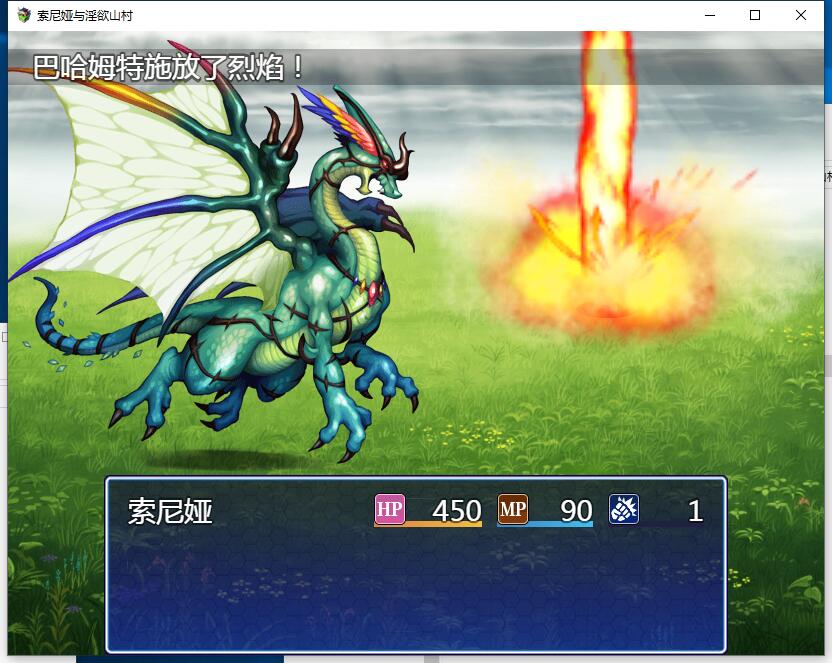The height and width of the screenshot is (663, 832).
Task: Close the game window
Action: click(801, 15)
